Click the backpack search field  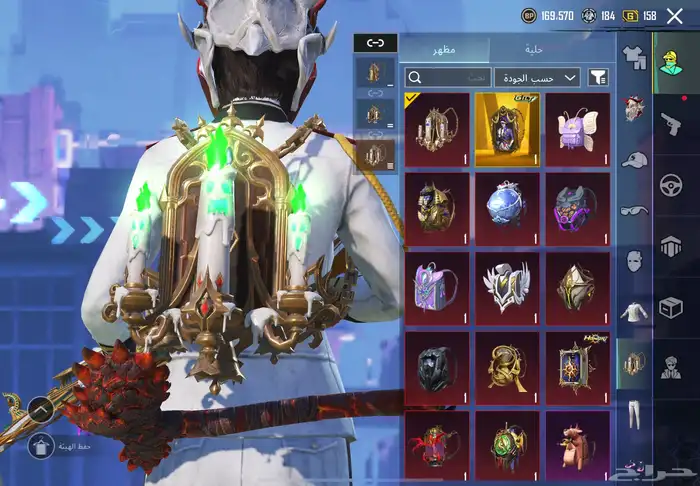point(447,77)
